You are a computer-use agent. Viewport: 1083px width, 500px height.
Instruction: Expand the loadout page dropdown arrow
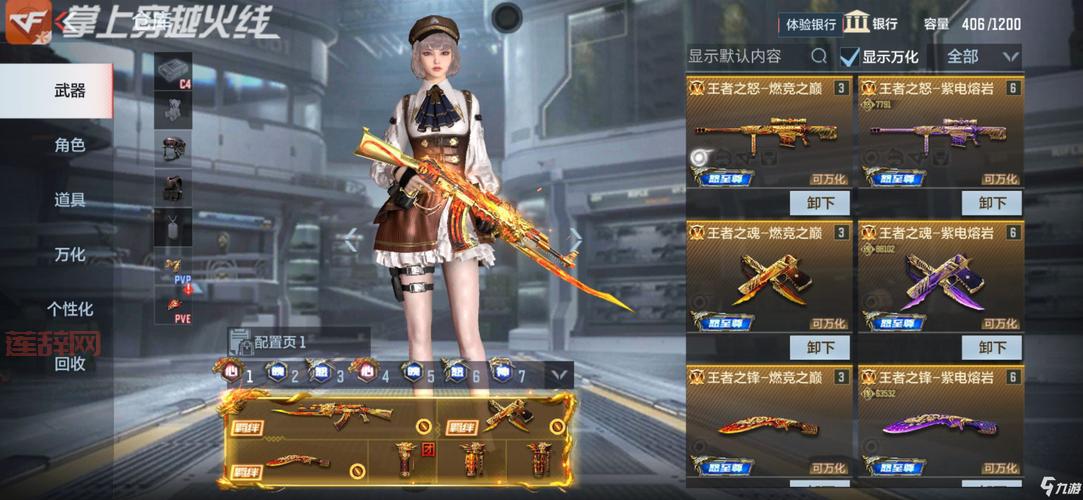click(x=559, y=375)
